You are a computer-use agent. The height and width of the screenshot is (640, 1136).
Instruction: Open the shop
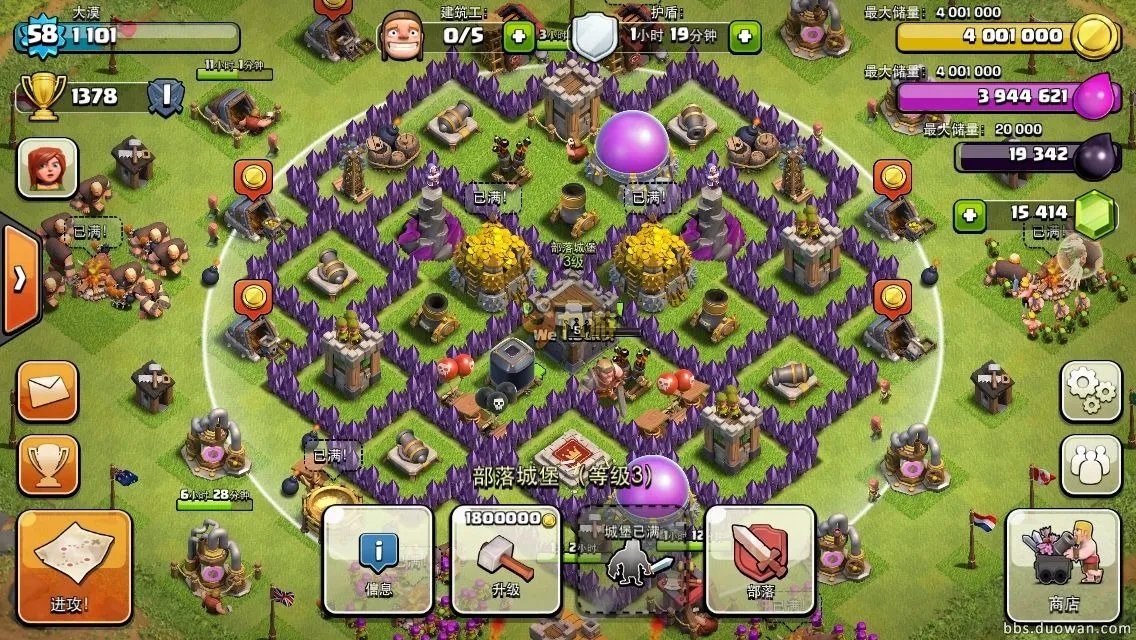[1063, 565]
